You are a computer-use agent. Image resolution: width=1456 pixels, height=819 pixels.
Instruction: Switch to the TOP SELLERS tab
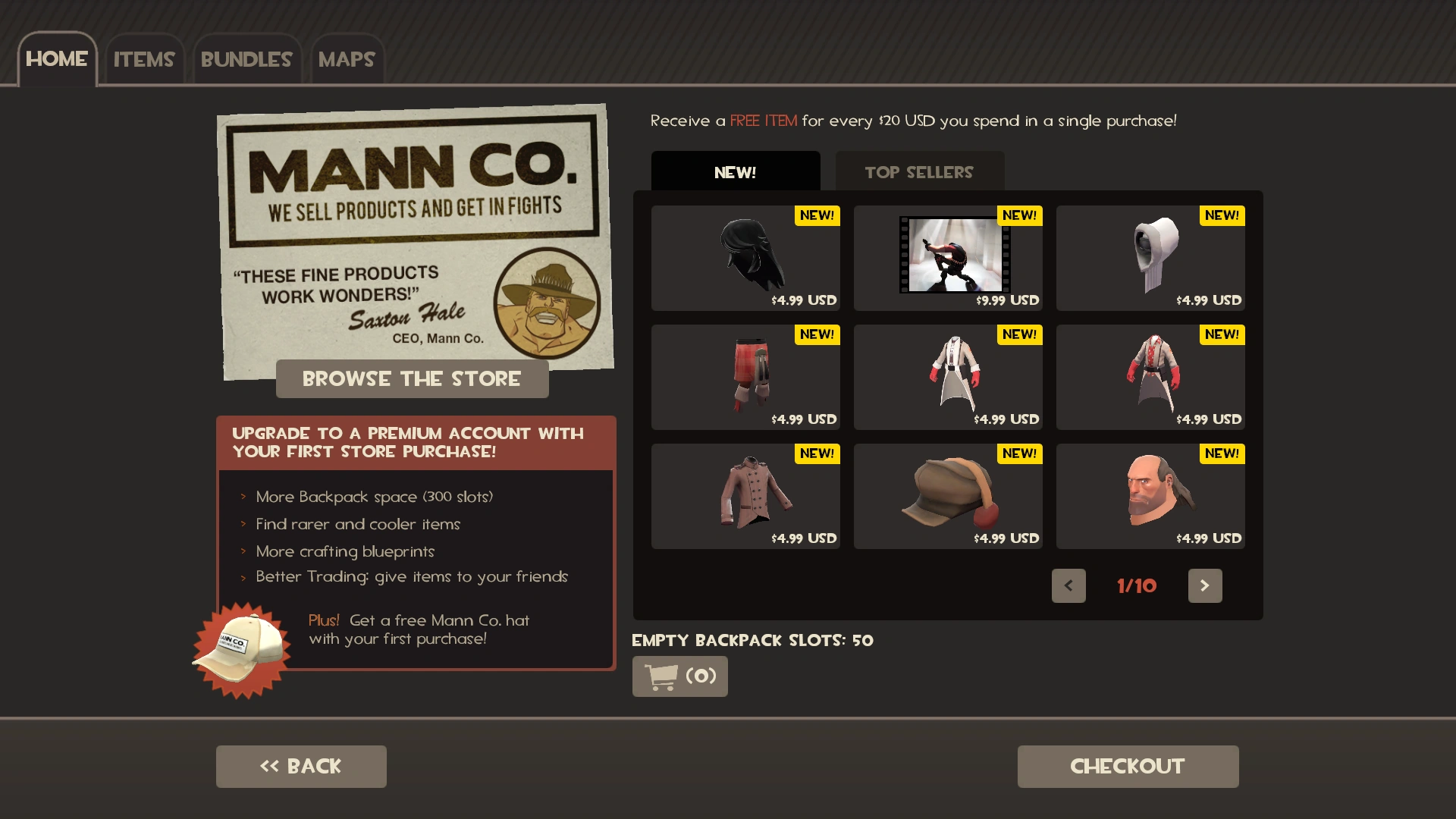(x=919, y=171)
